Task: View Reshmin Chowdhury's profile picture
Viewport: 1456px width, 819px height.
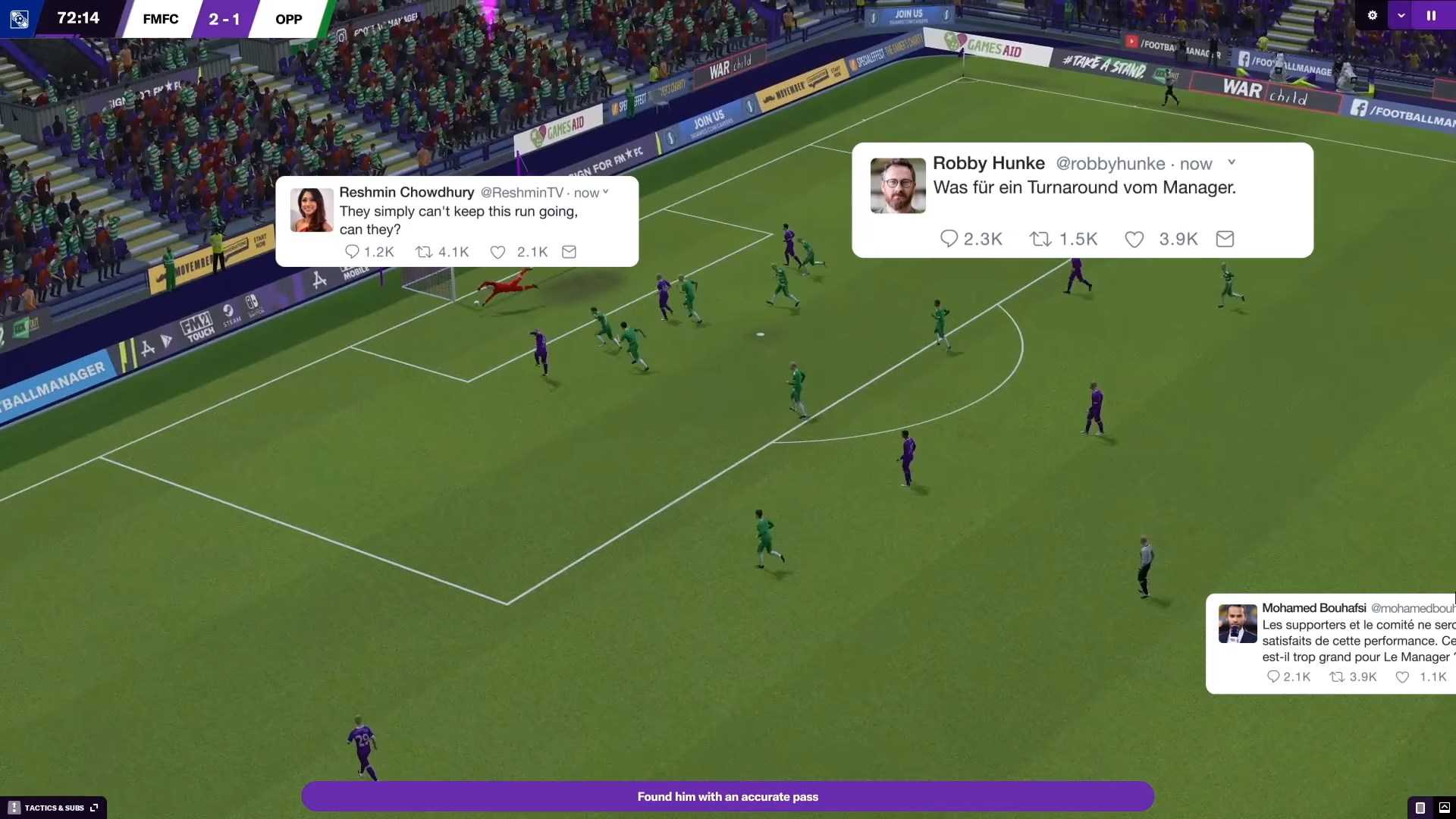Action: (x=312, y=210)
